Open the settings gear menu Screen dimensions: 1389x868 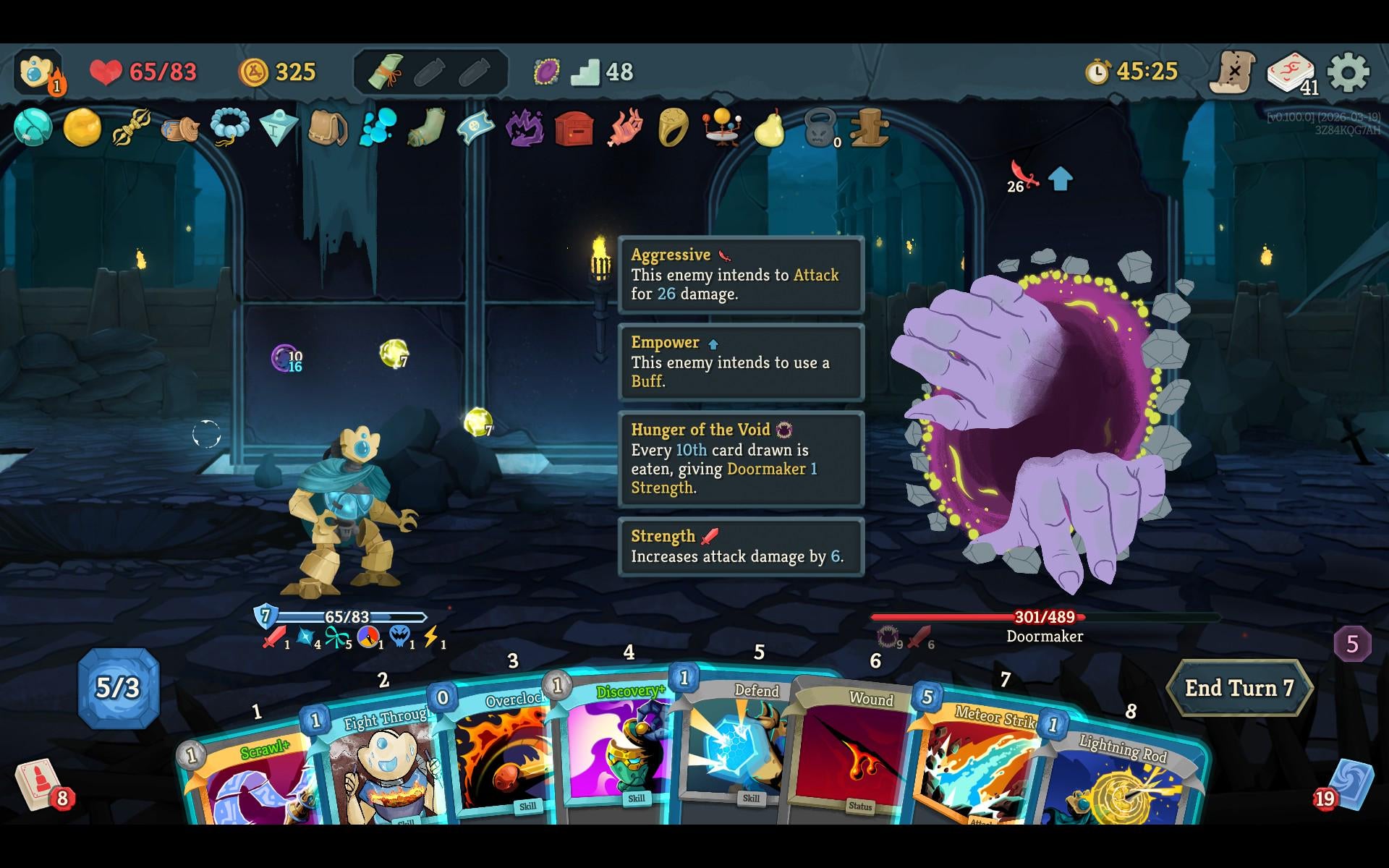click(1348, 72)
